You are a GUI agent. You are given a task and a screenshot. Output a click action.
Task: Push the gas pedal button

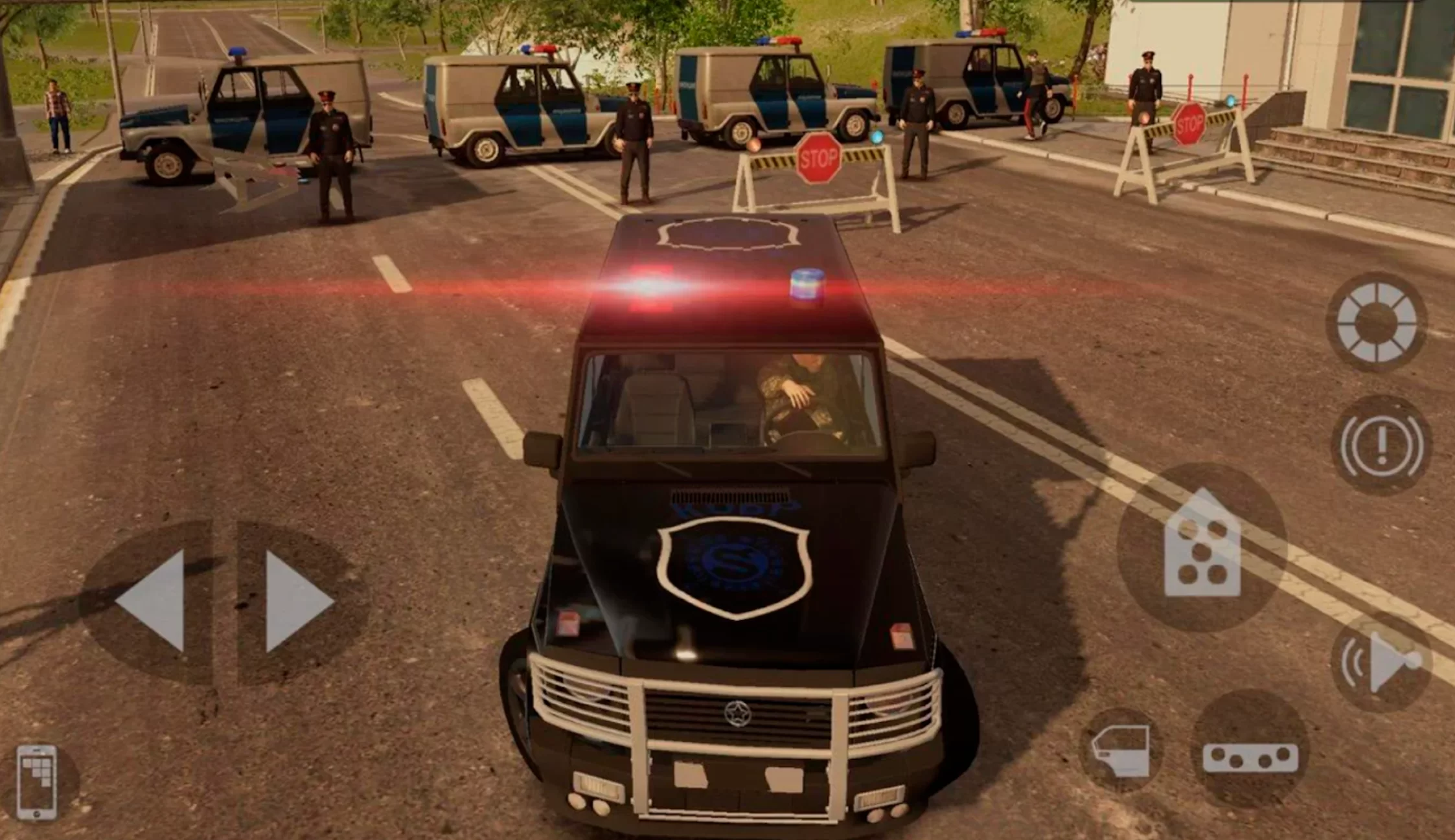pos(1202,547)
